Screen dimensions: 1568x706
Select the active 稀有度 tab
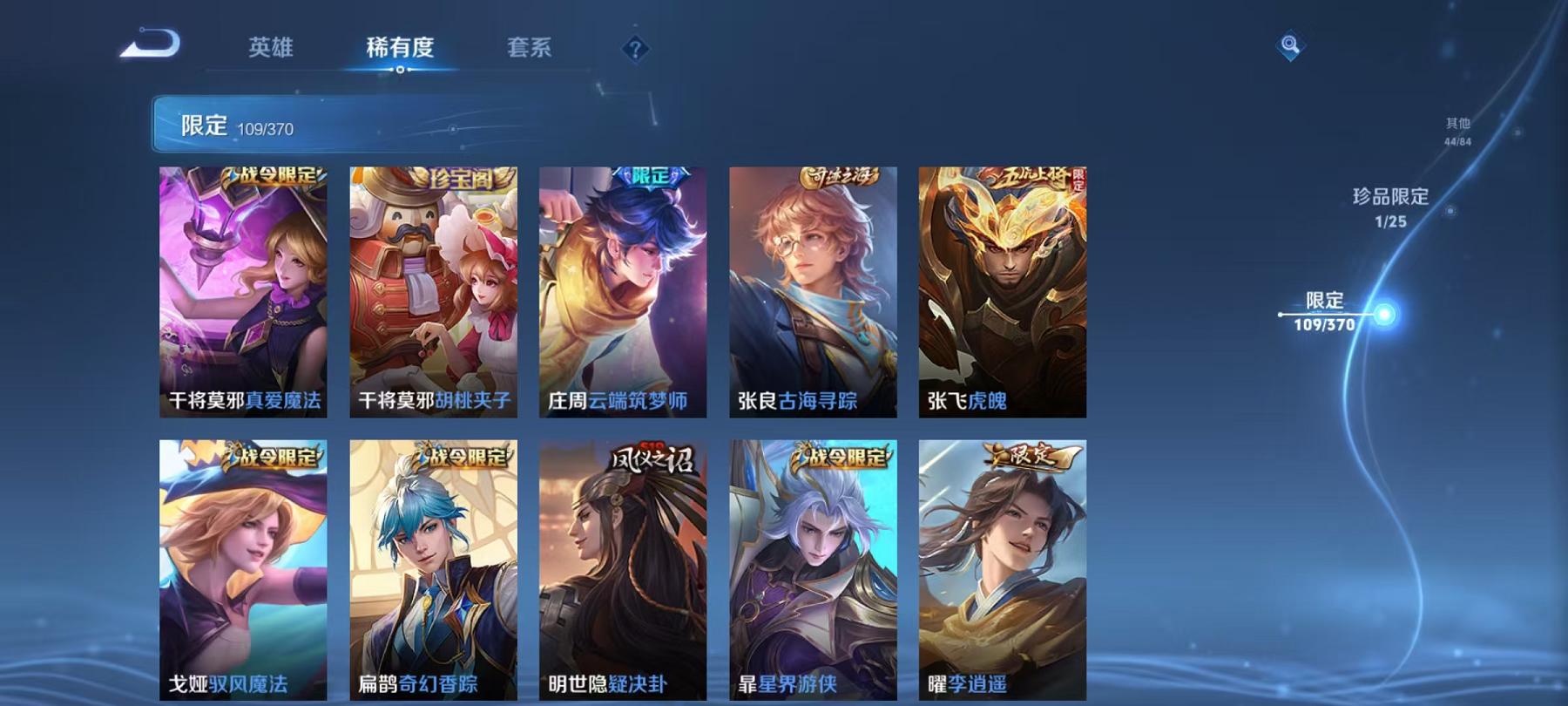(x=402, y=50)
